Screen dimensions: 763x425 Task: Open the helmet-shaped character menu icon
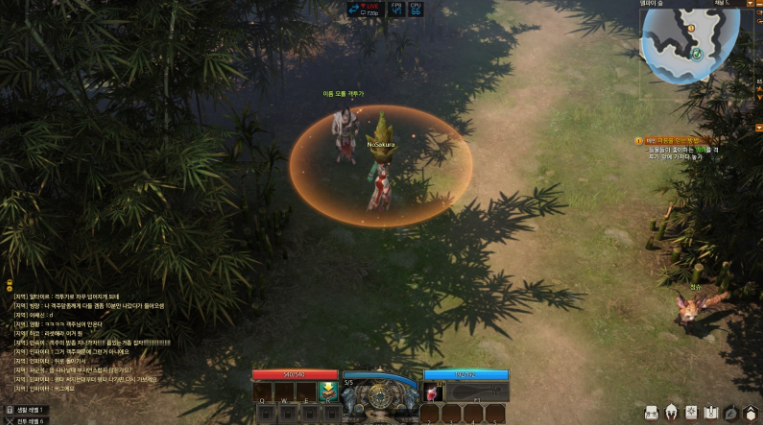tap(671, 412)
